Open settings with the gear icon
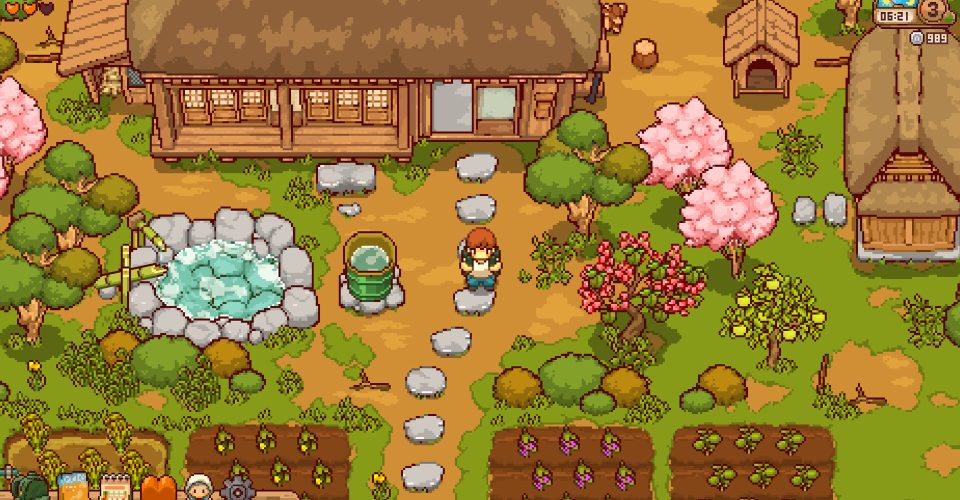 [238, 489]
